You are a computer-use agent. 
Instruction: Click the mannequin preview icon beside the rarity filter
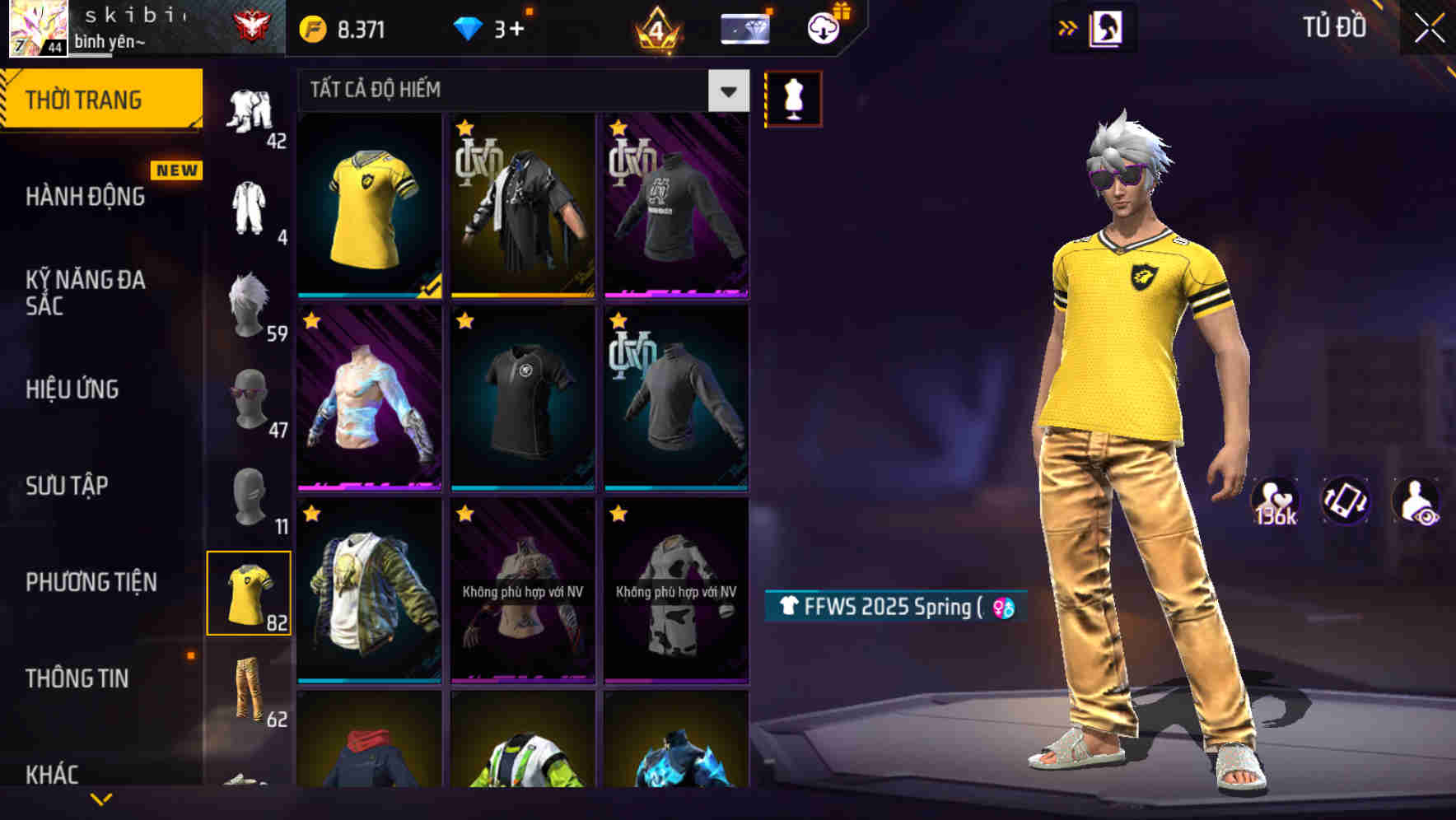(x=793, y=97)
